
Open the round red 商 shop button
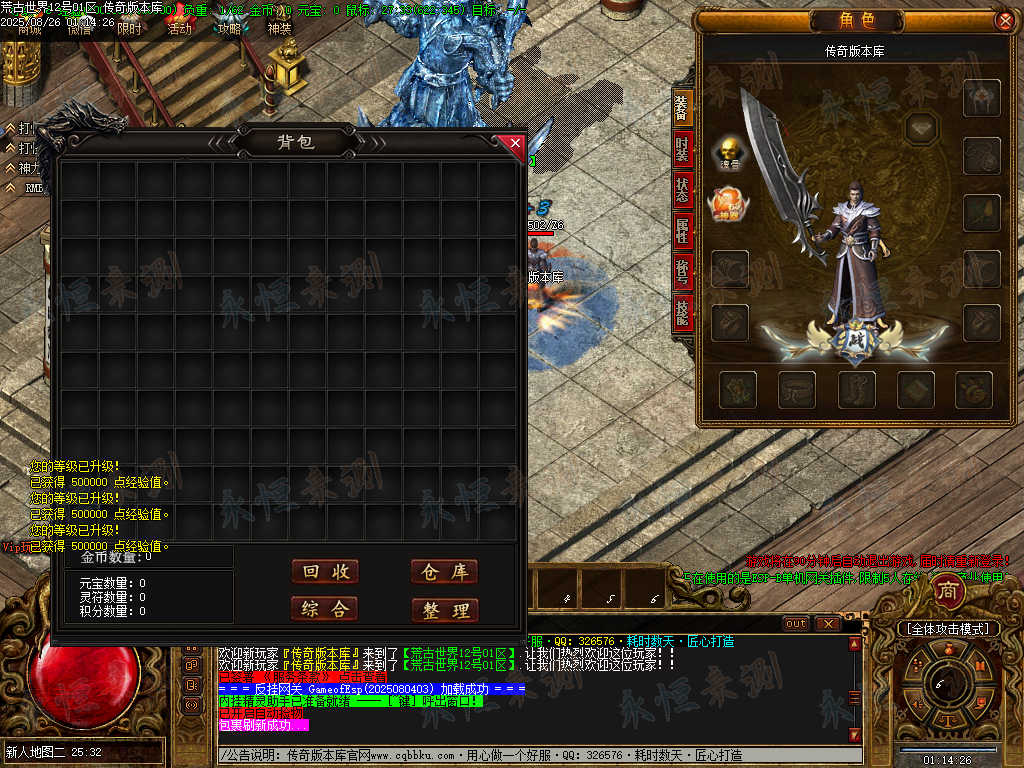[947, 592]
